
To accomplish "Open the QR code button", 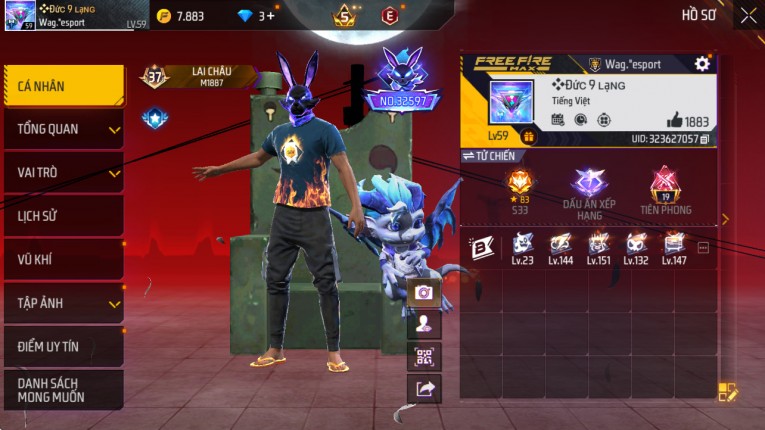I will tap(425, 357).
